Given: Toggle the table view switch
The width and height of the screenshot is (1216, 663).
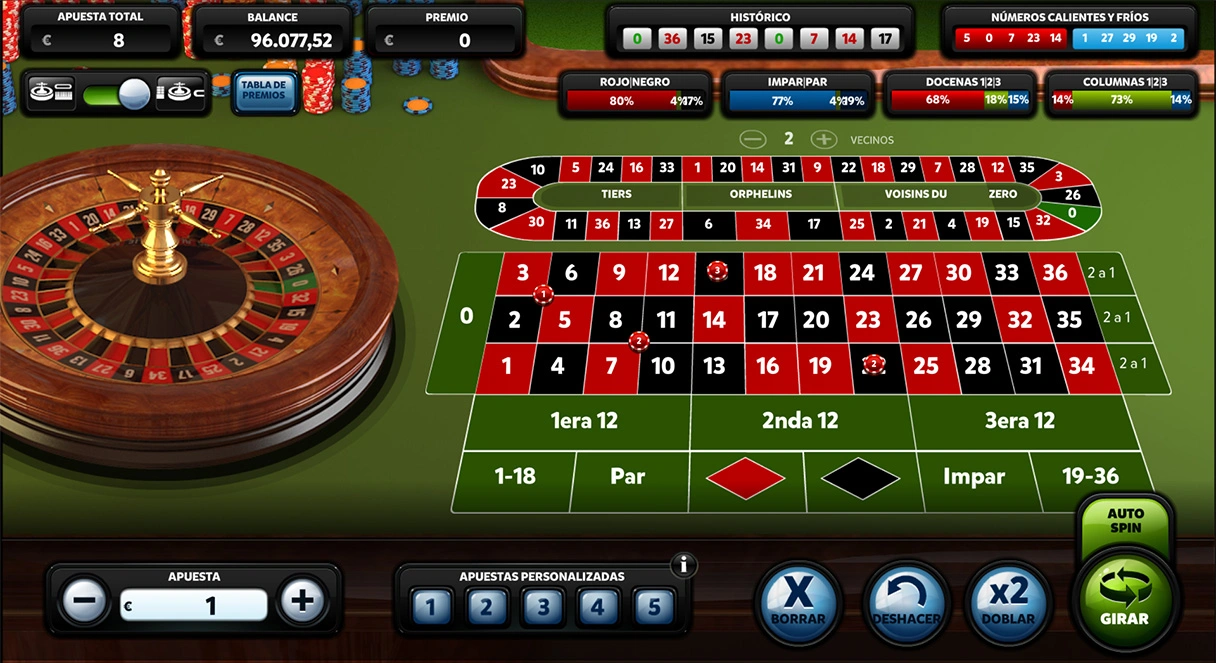Looking at the screenshot, I should [x=116, y=94].
